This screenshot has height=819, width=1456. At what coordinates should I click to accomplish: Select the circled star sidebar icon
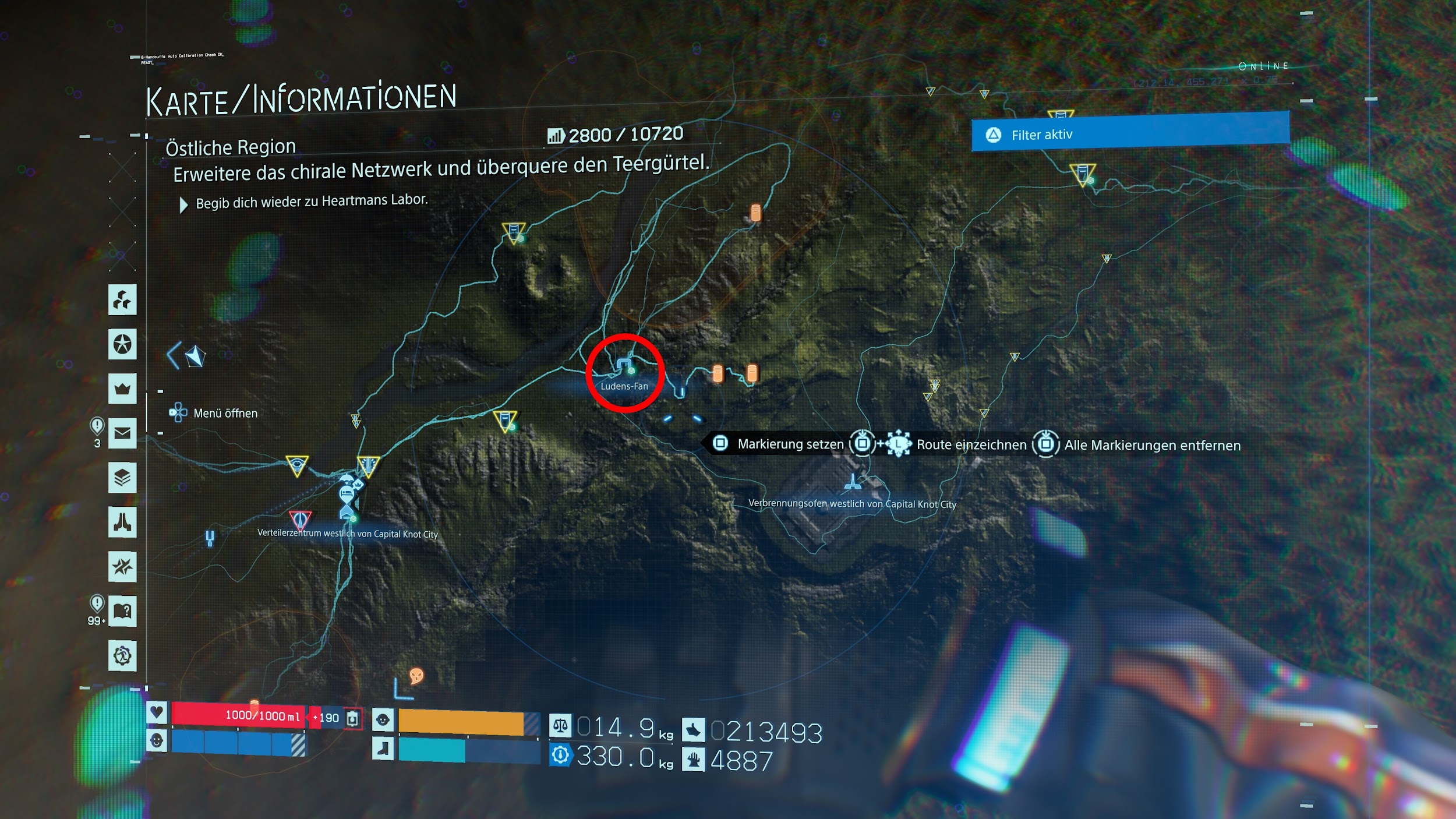pos(122,344)
